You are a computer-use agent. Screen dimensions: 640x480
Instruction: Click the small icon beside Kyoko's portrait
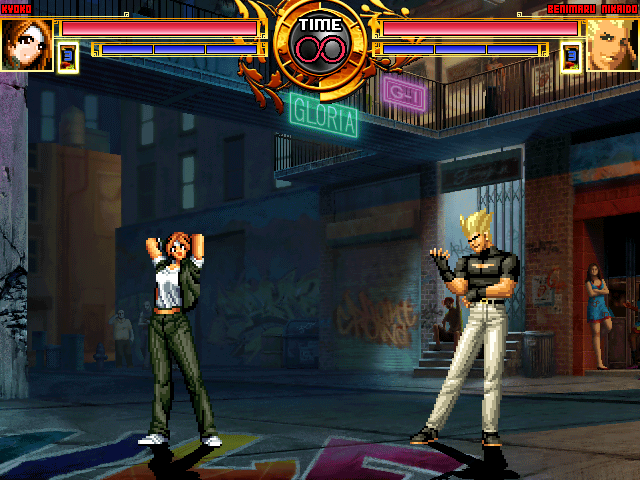coord(68,57)
